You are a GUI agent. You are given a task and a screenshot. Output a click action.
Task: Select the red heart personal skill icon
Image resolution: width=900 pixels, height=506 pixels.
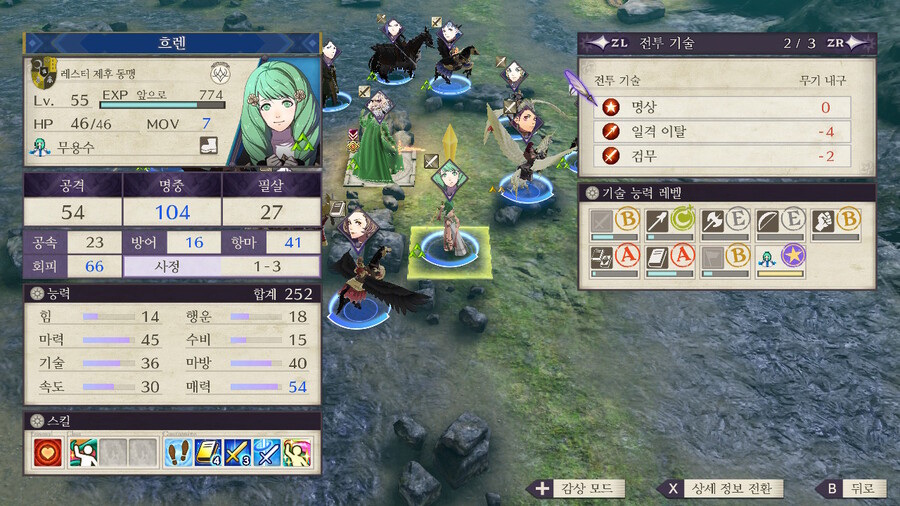coord(46,452)
